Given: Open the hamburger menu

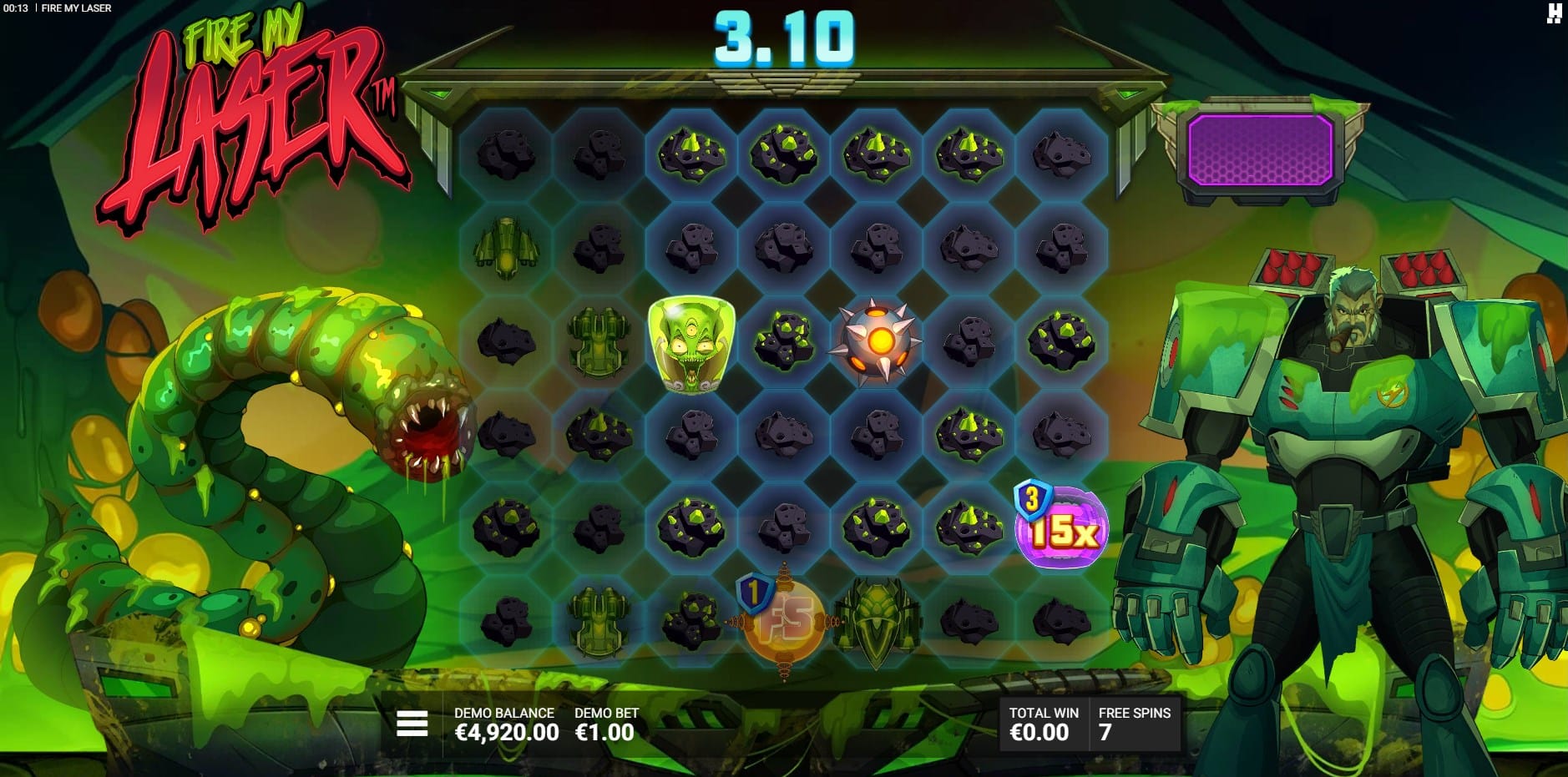Looking at the screenshot, I should (412, 724).
